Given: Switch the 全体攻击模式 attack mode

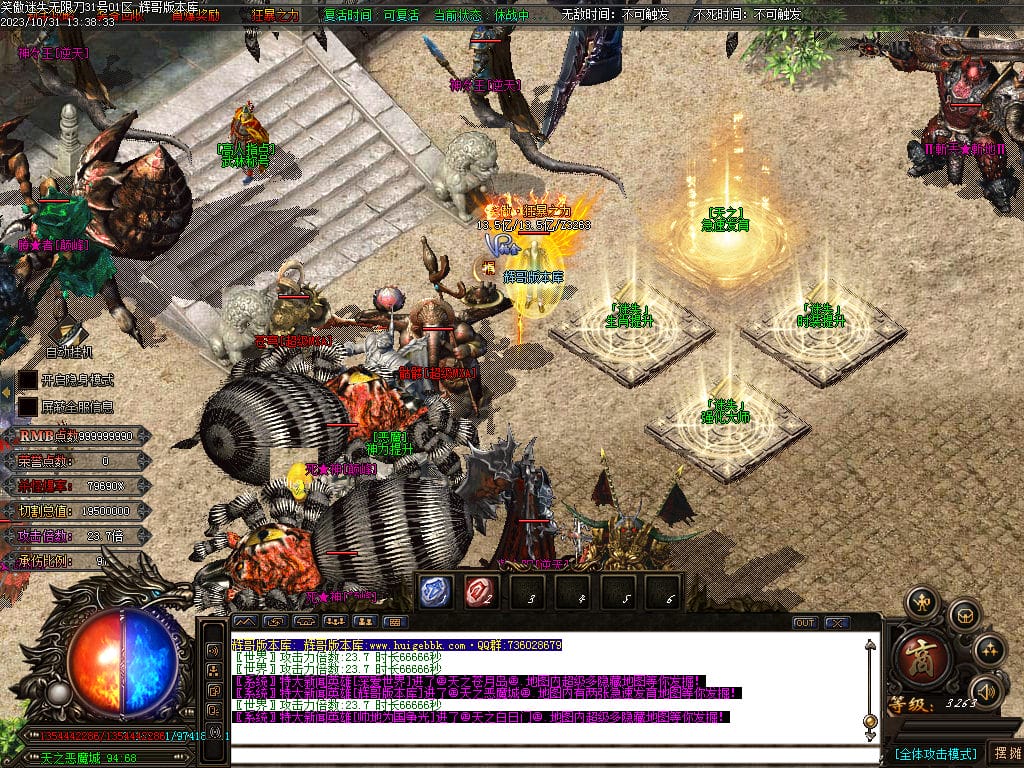Looking at the screenshot, I should point(935,753).
